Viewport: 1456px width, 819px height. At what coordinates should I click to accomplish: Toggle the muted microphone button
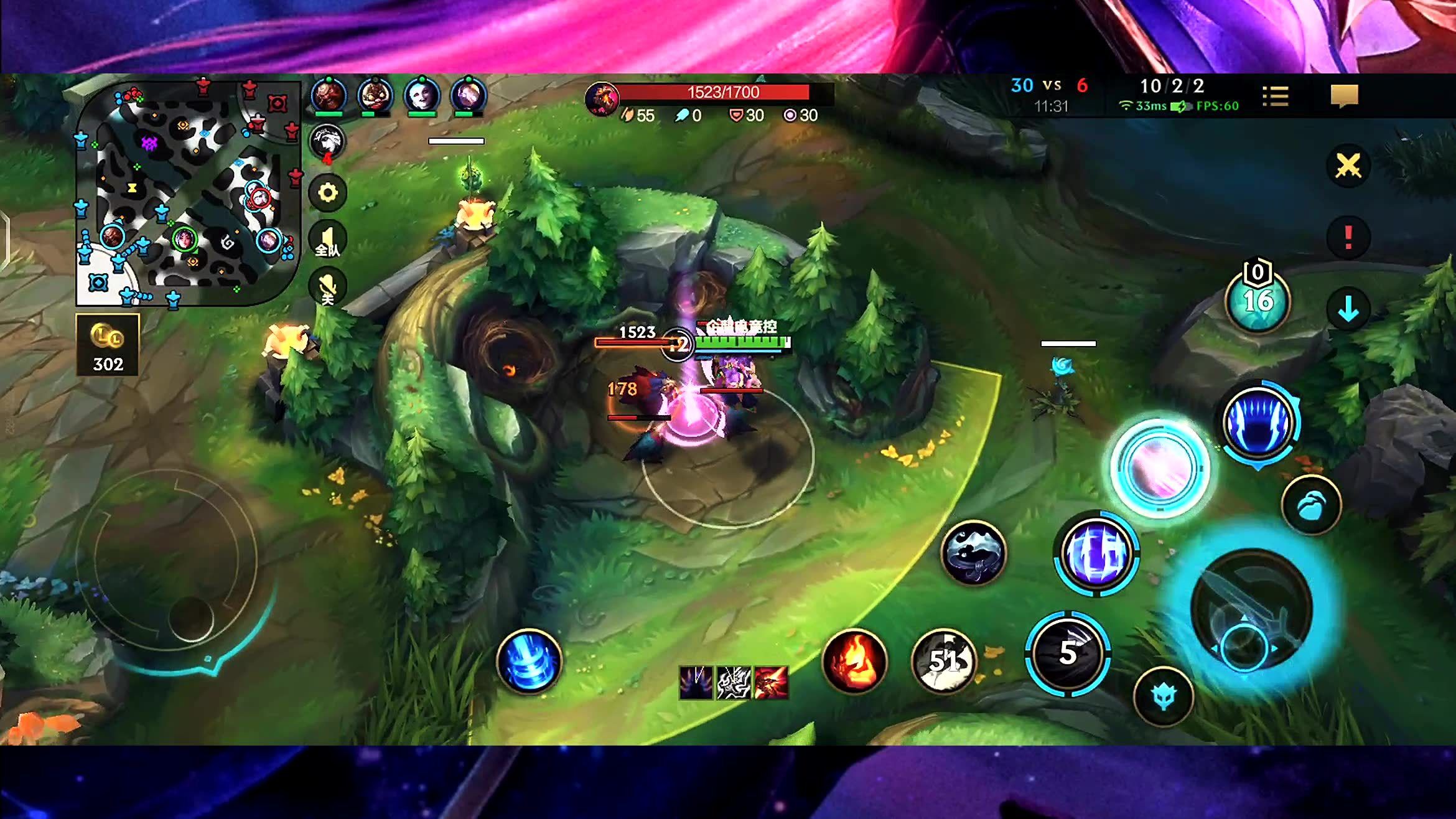(x=327, y=287)
